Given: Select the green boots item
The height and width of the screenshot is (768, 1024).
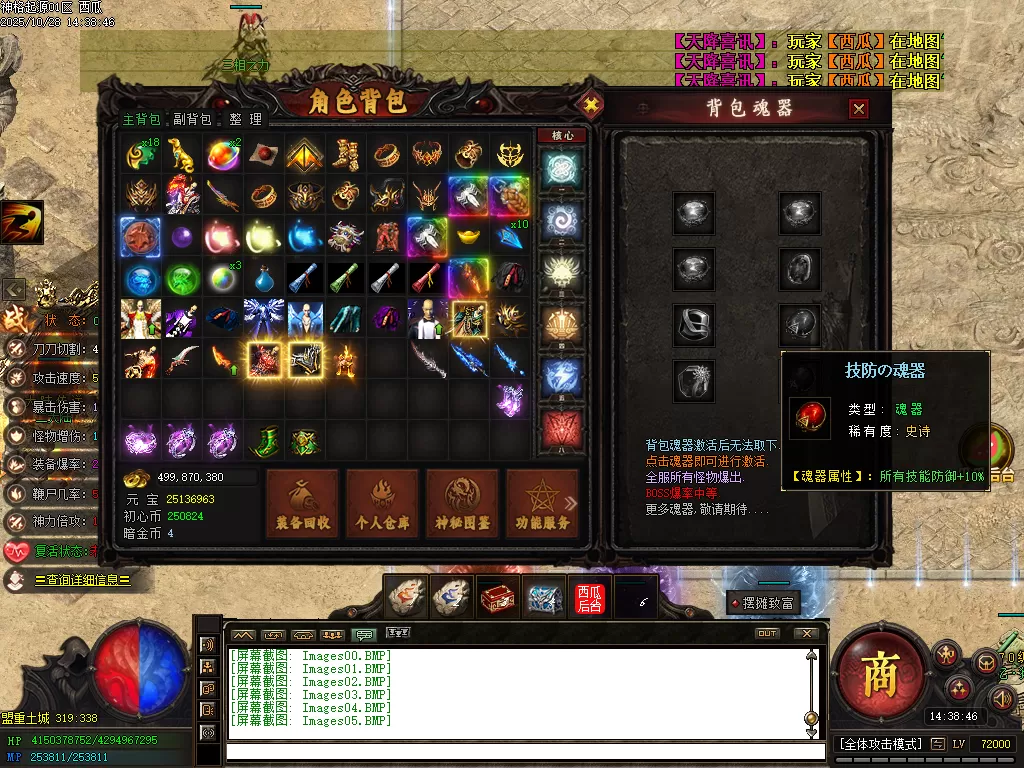Looking at the screenshot, I should point(263,441).
